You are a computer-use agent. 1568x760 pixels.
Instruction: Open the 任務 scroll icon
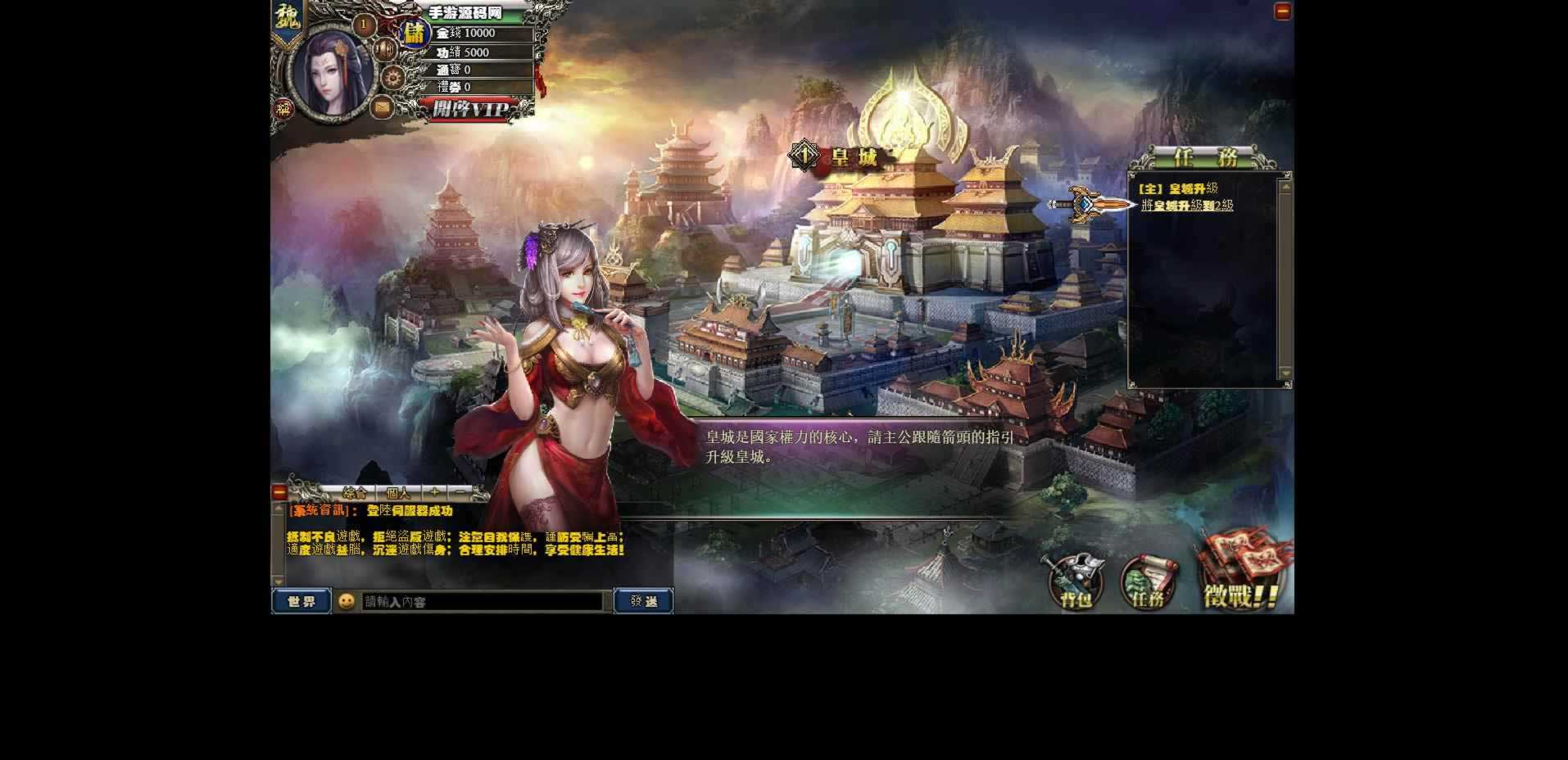[x=1148, y=582]
